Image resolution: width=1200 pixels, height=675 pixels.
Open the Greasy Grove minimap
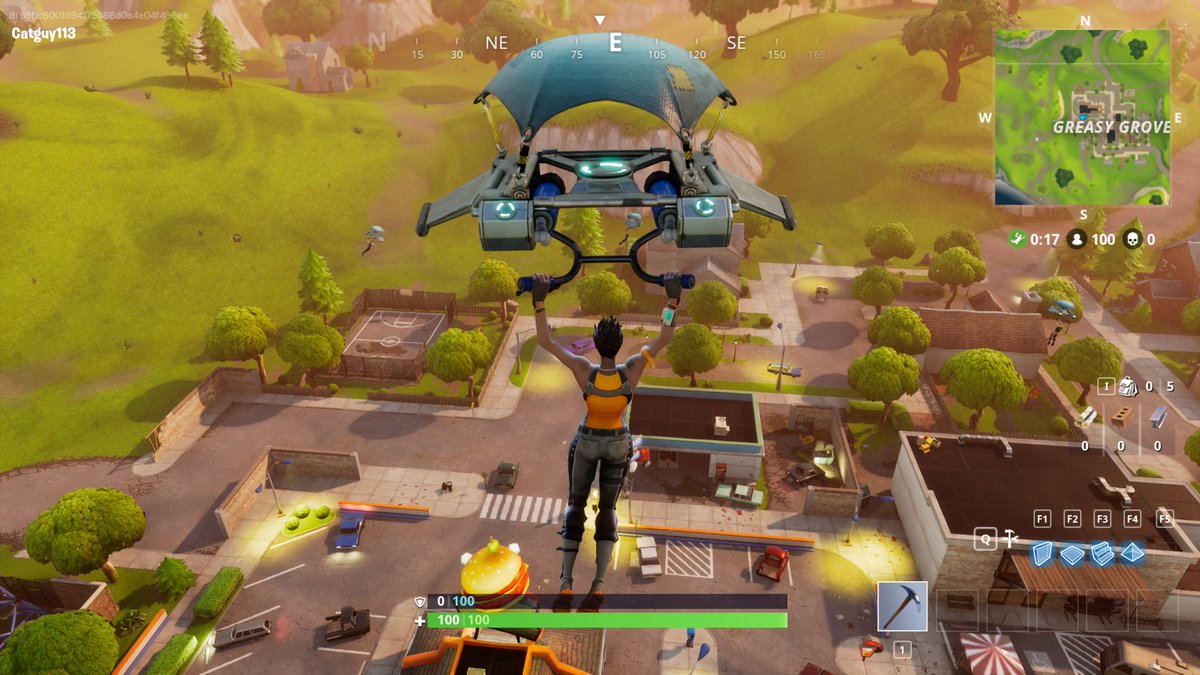(1082, 117)
